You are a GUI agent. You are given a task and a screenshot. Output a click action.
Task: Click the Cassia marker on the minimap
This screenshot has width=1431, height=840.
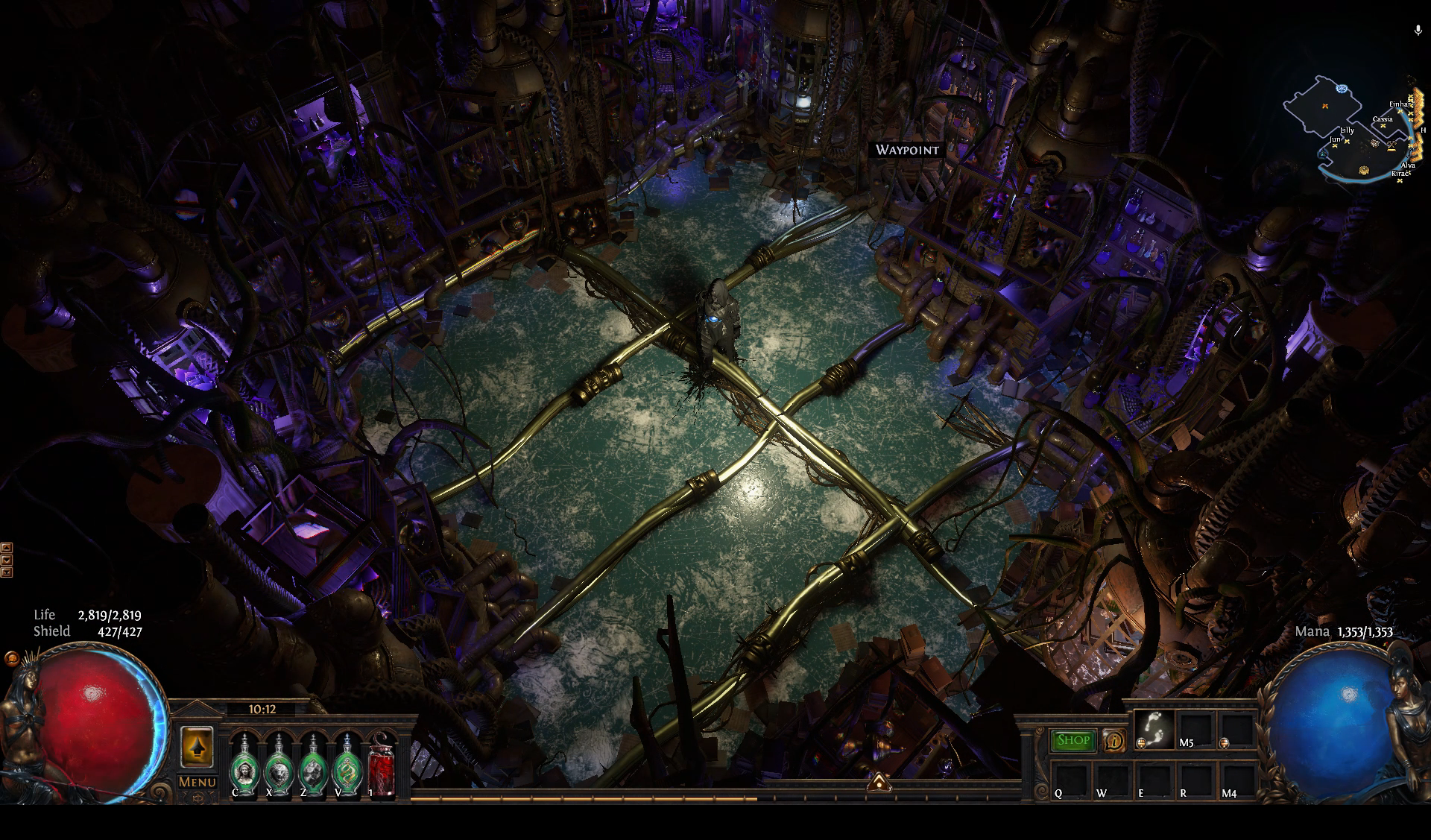[1384, 126]
